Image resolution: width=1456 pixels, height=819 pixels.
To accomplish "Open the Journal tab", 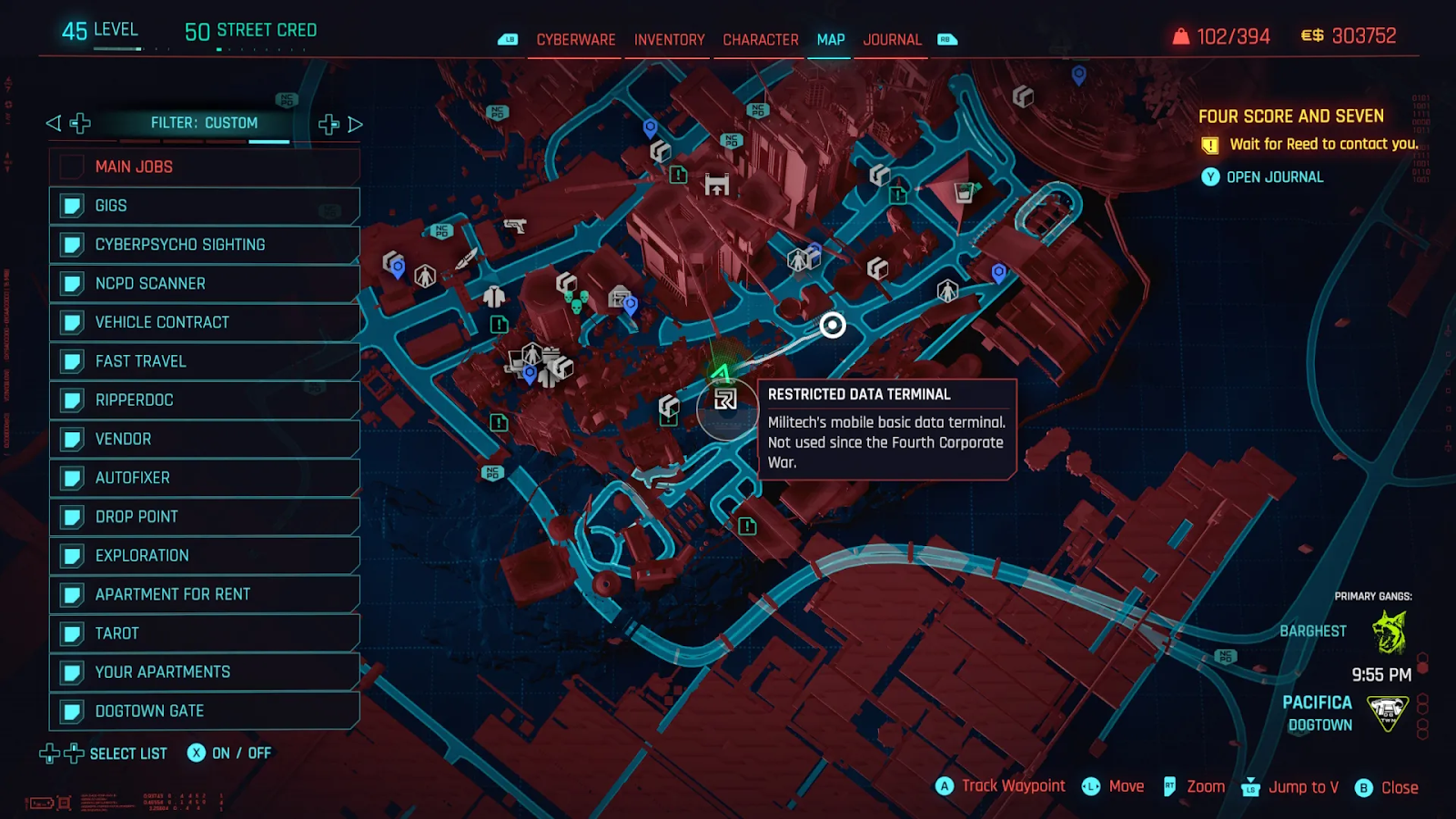I will 892,40.
